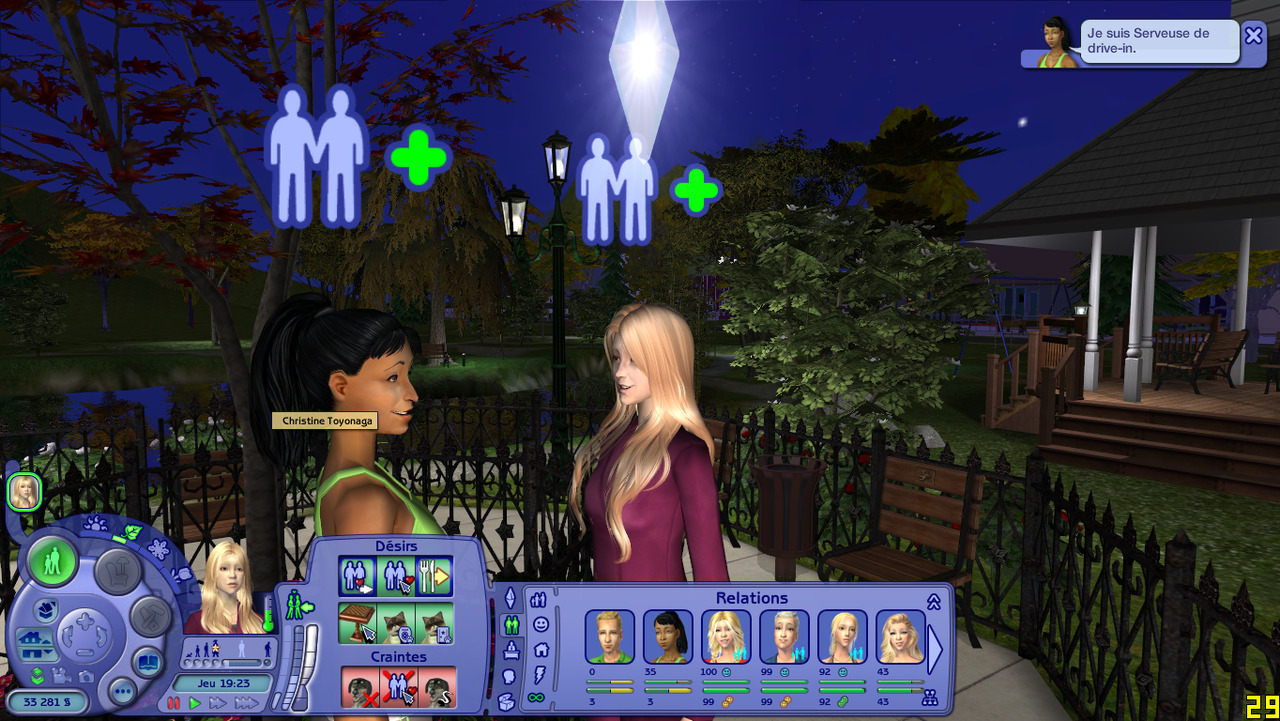Viewport: 1280px width, 721px height.
Task: Open Christine Toyonaga's dark-haired relationship portrait
Action: coord(667,637)
